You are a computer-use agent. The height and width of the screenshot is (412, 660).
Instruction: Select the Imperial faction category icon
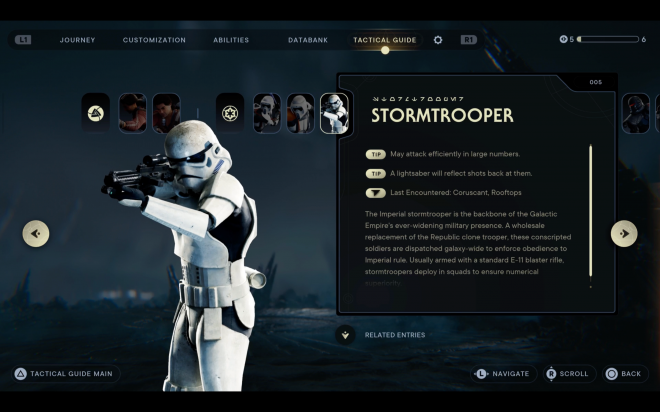tap(231, 113)
